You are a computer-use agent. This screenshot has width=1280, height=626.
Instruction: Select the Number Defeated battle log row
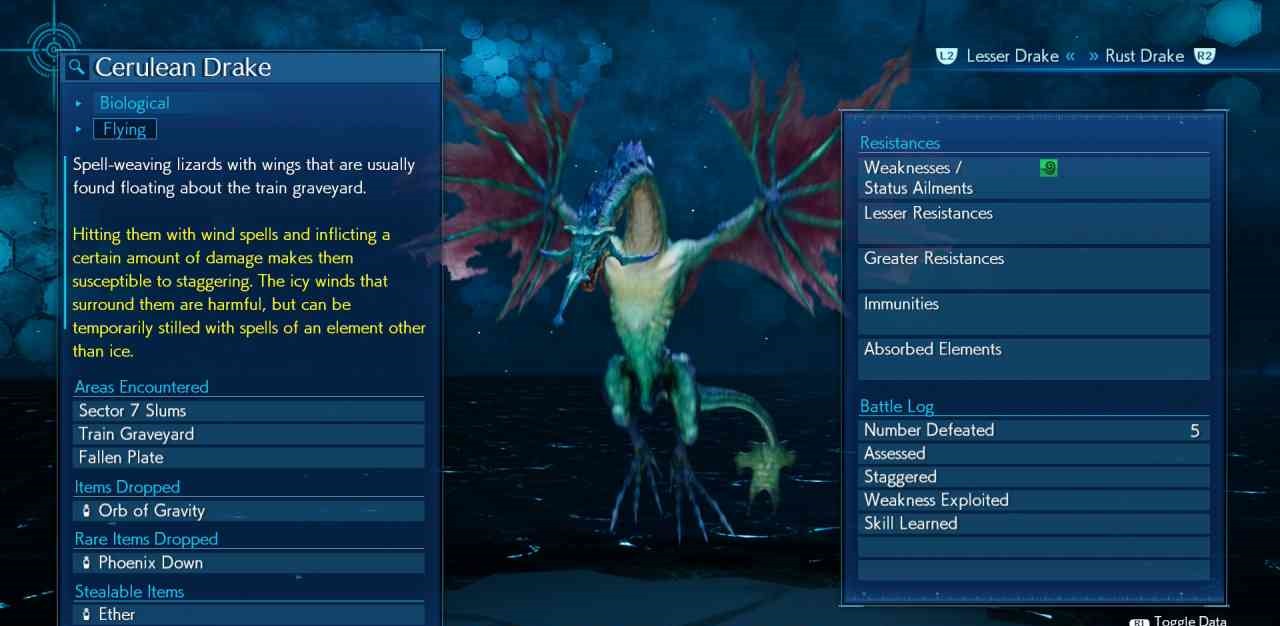point(1033,431)
